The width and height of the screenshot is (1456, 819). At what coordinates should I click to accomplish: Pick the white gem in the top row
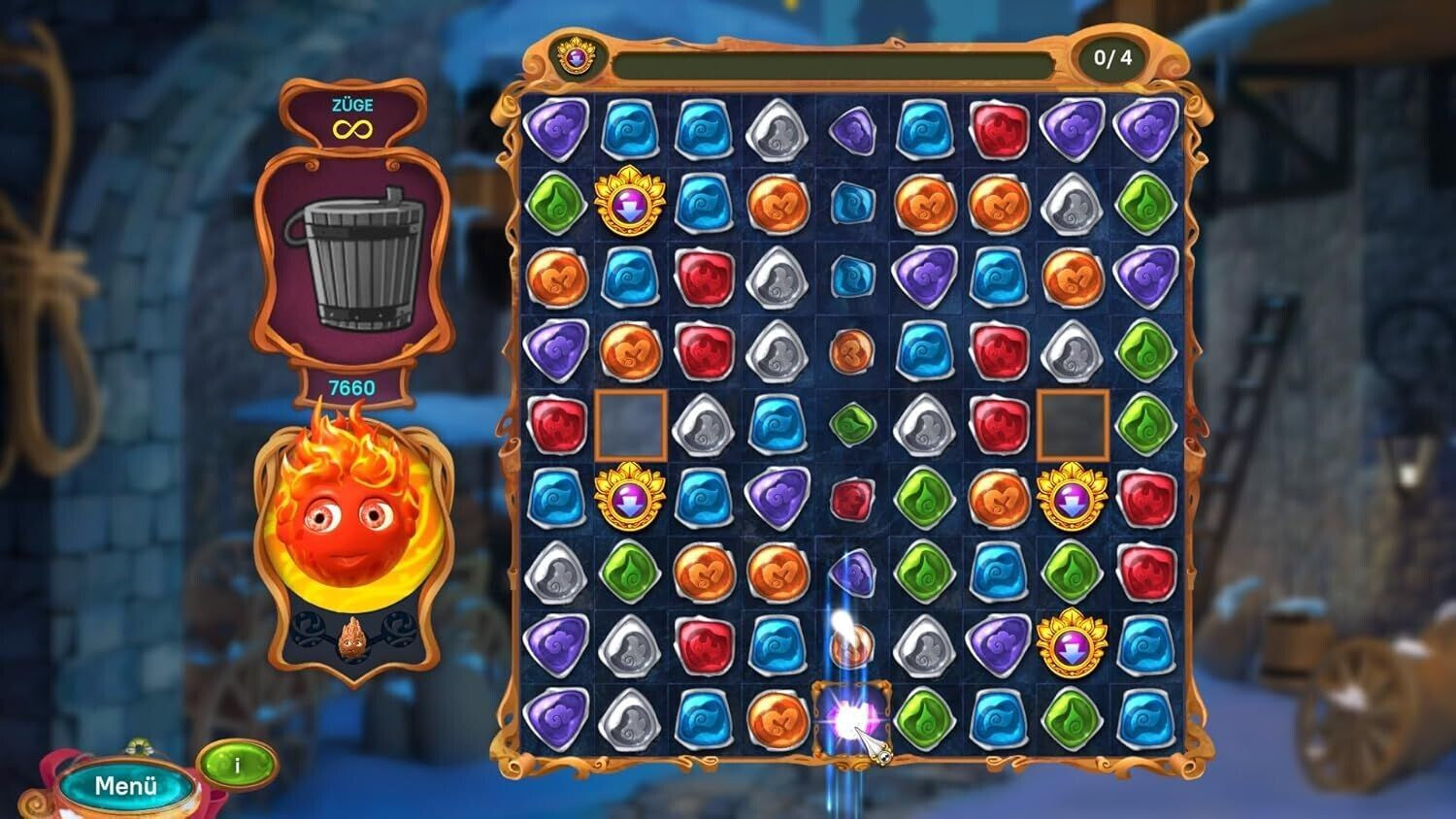(x=777, y=131)
